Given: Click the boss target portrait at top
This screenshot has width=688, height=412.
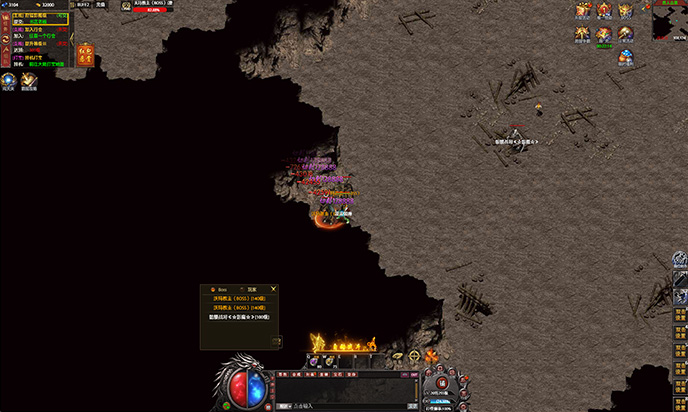Looking at the screenshot, I should 127,6.
